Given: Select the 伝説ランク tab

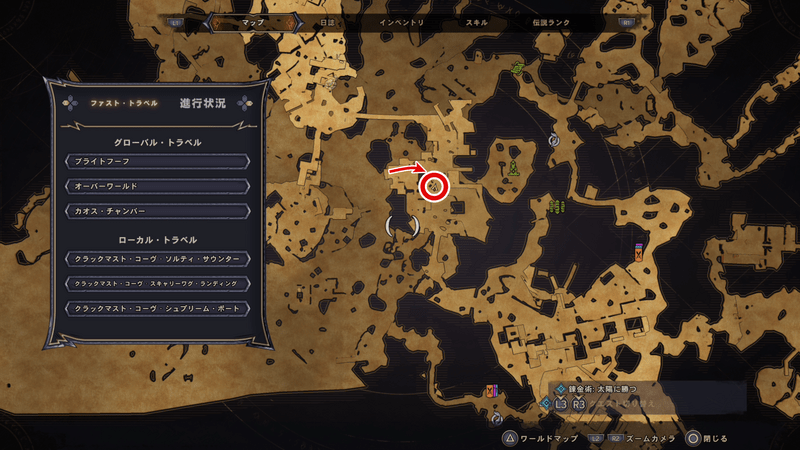Looking at the screenshot, I should click(550, 21).
